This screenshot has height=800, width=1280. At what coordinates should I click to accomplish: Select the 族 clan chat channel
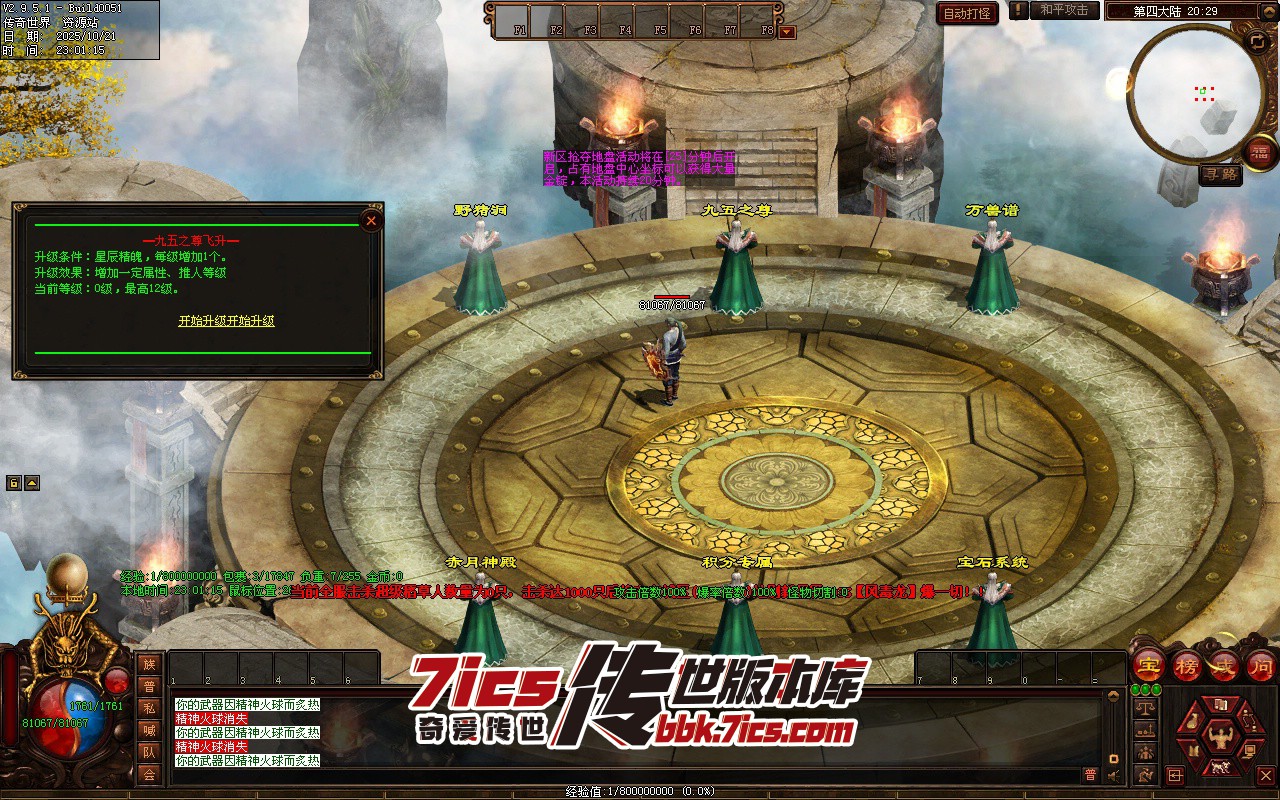click(x=149, y=664)
